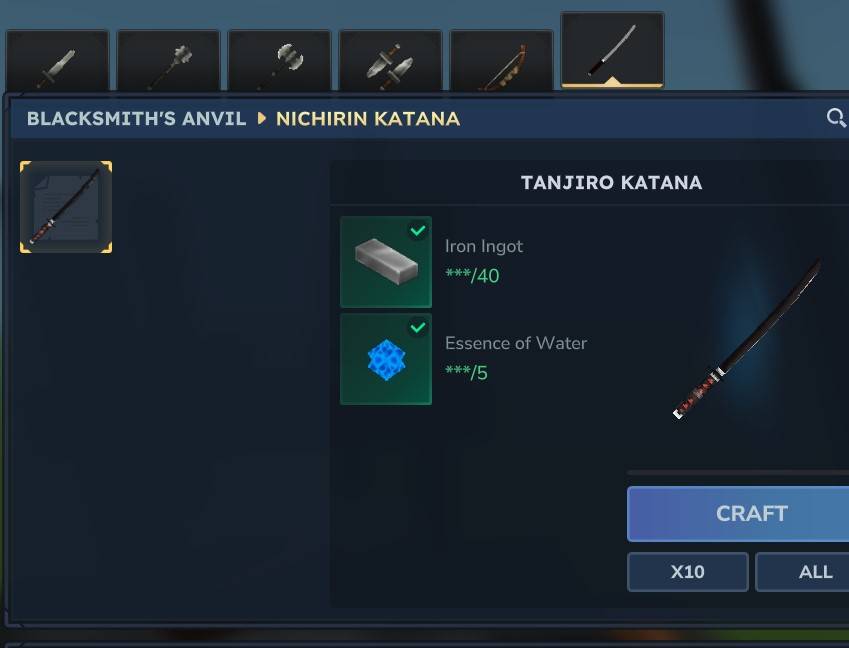This screenshot has width=849, height=648.
Task: Click the ALL craft quantity button
Action: point(808,572)
